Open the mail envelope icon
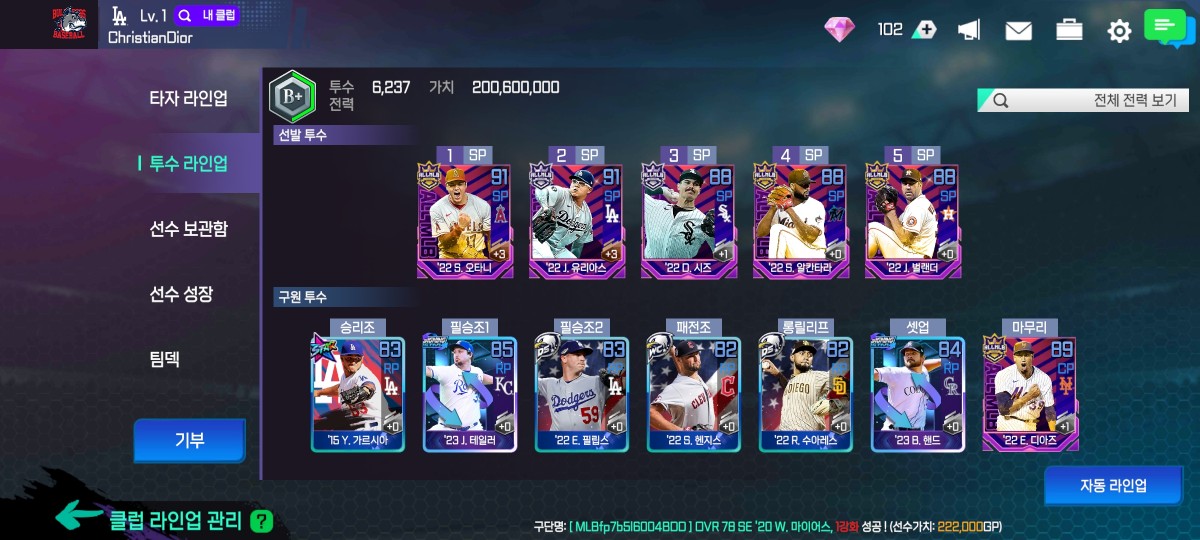 [1018, 31]
